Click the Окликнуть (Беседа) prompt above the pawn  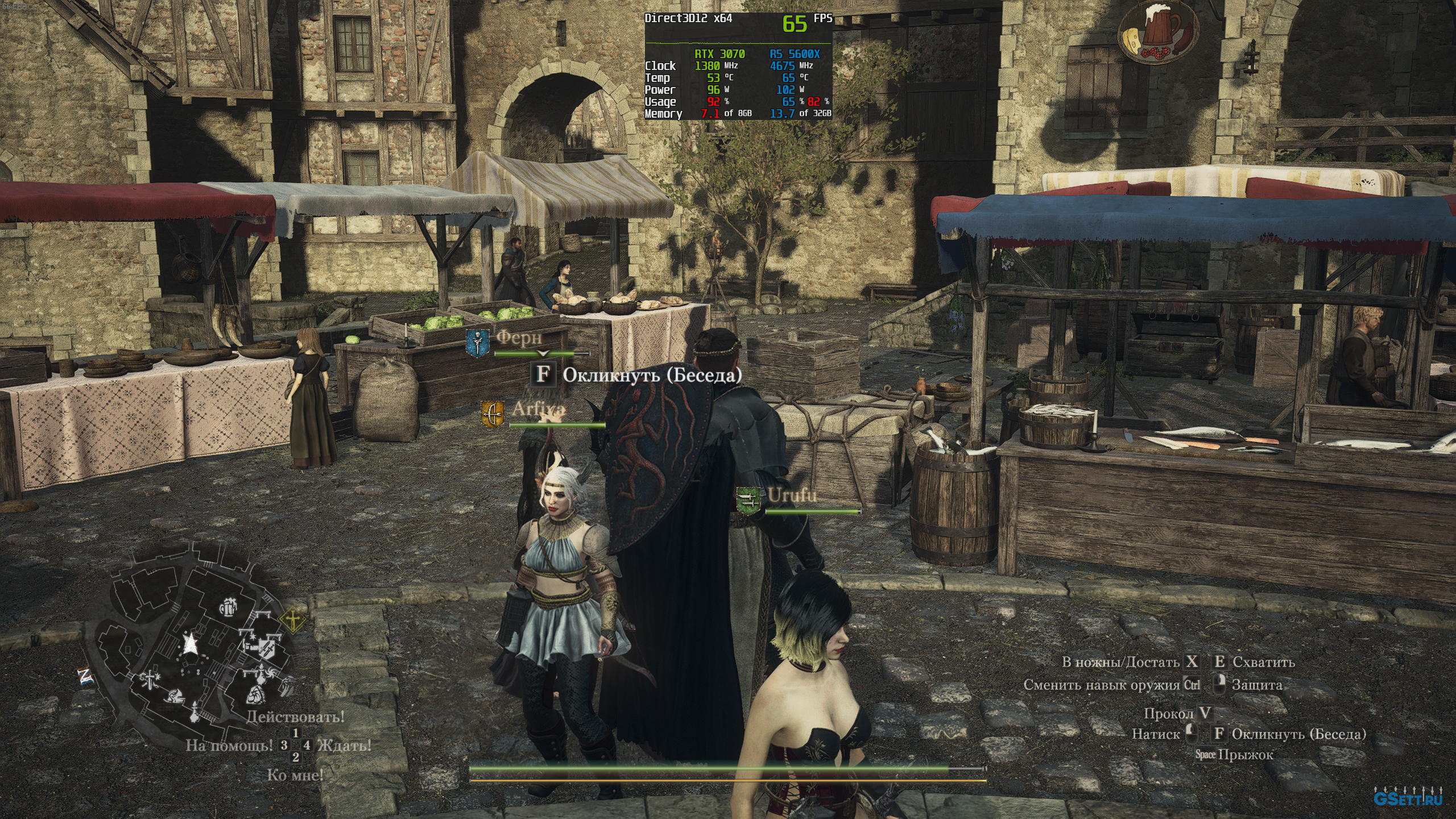(x=652, y=375)
